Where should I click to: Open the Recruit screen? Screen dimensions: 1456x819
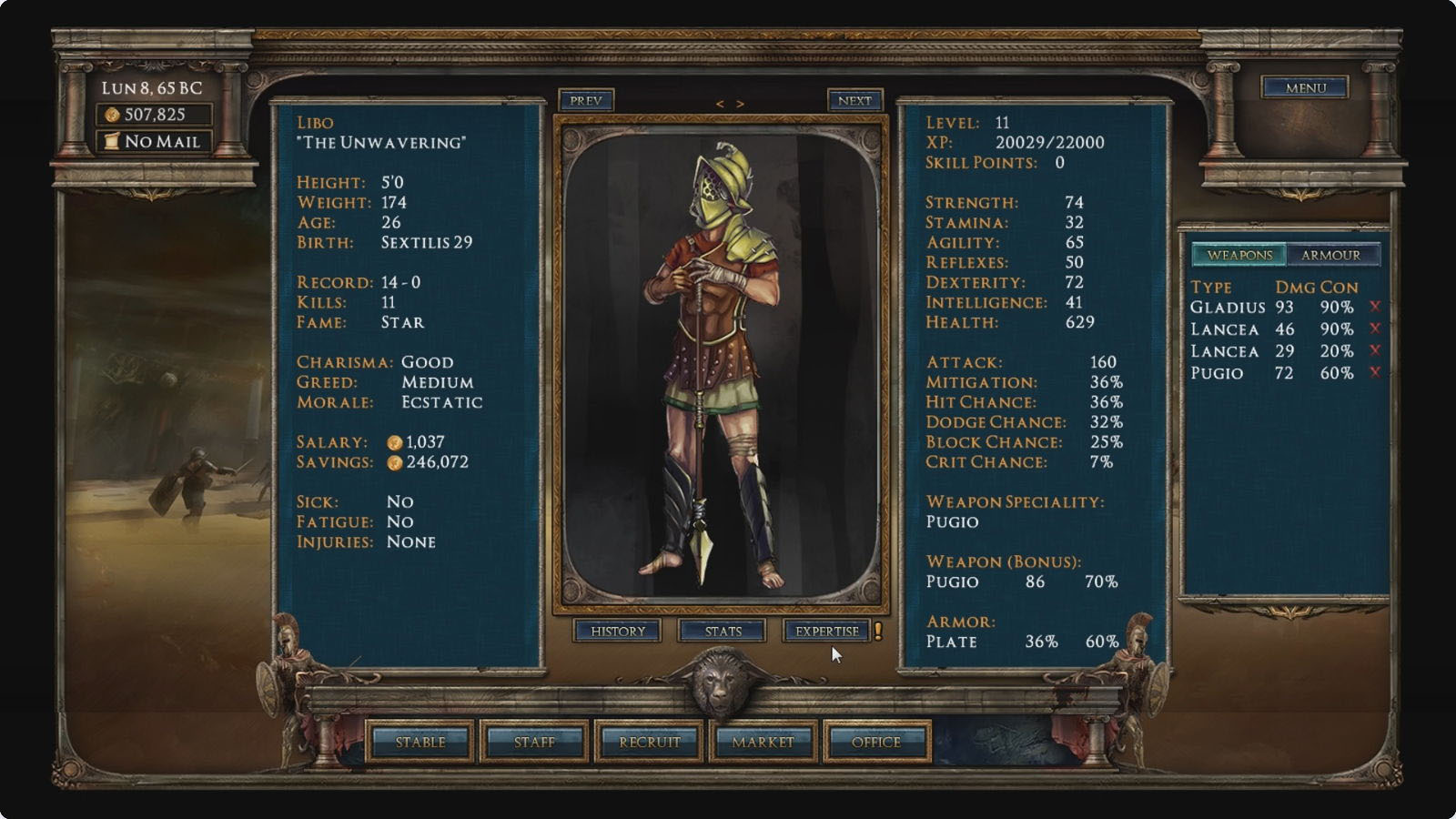649,742
